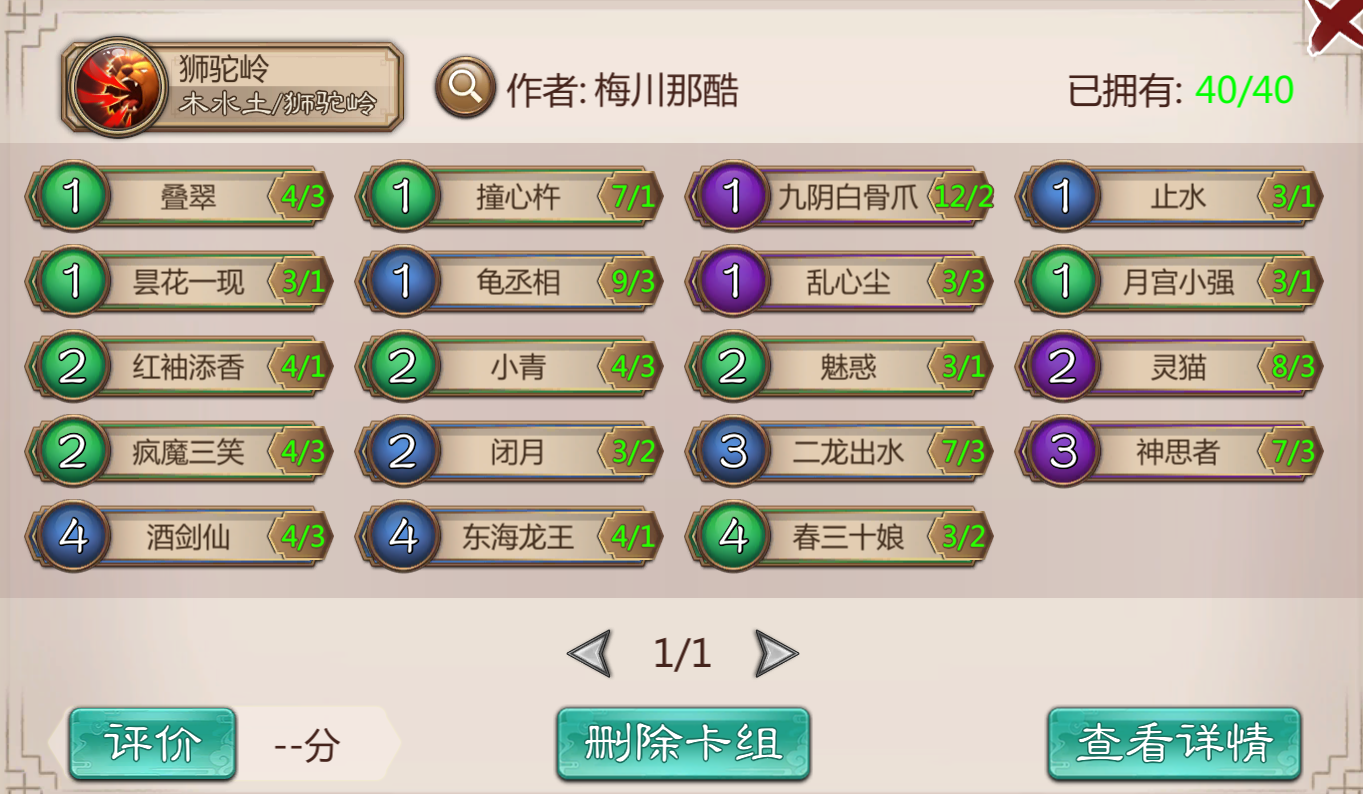Open 查看详情 to view deck details

[x=1174, y=744]
